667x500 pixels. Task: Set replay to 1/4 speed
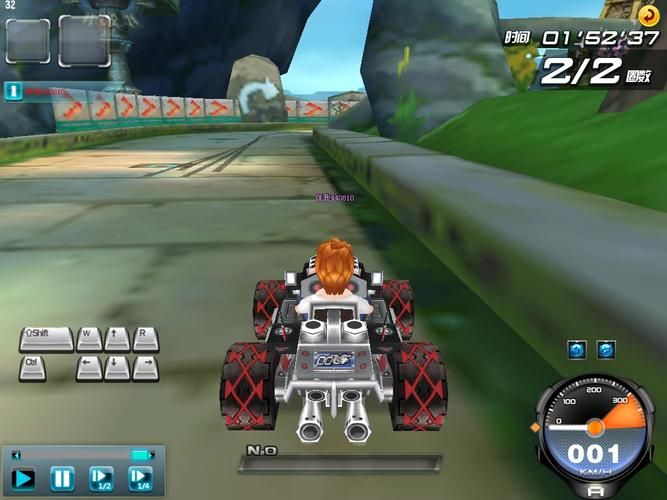tap(141, 479)
